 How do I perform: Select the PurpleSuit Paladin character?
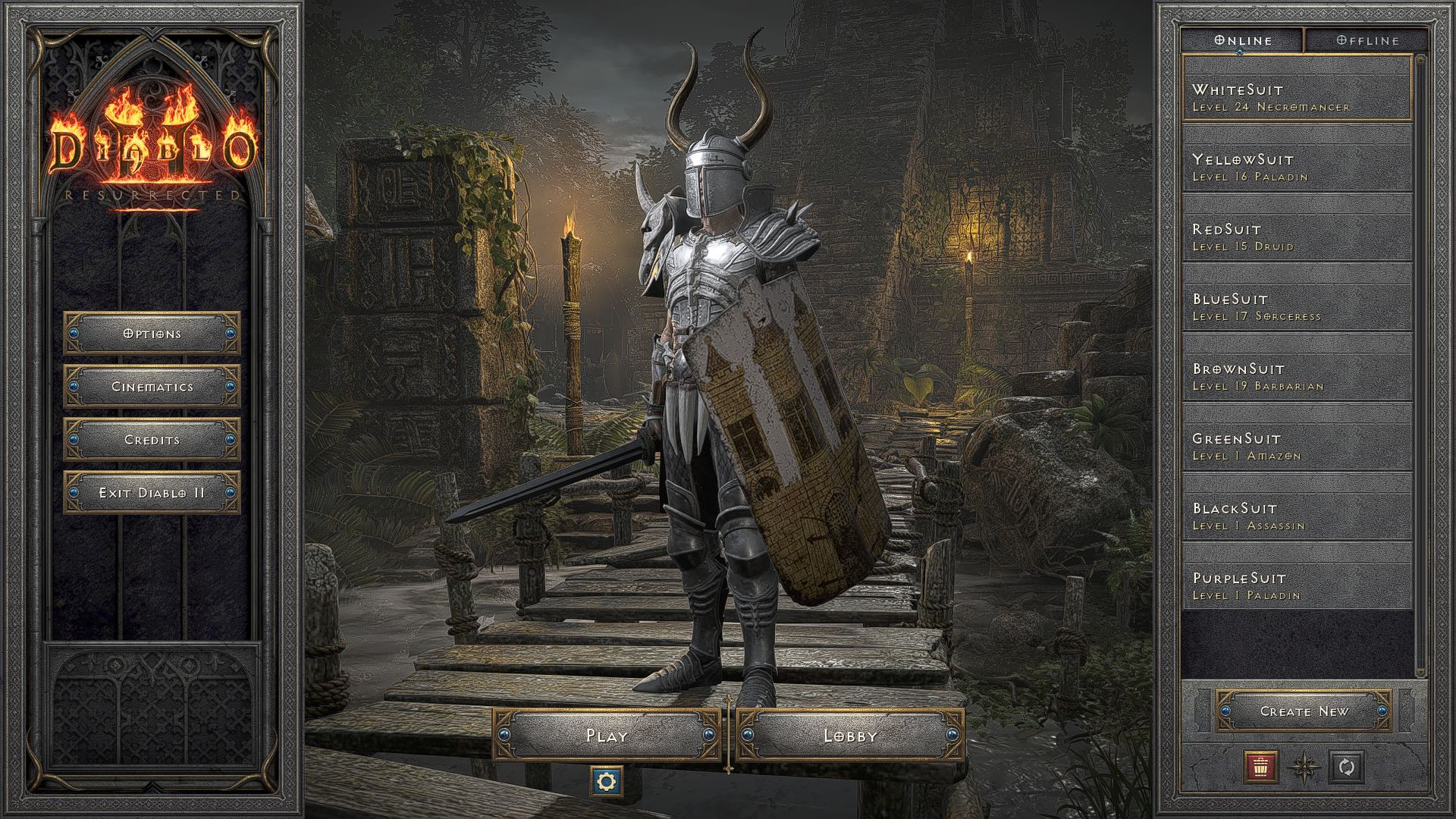[1297, 586]
